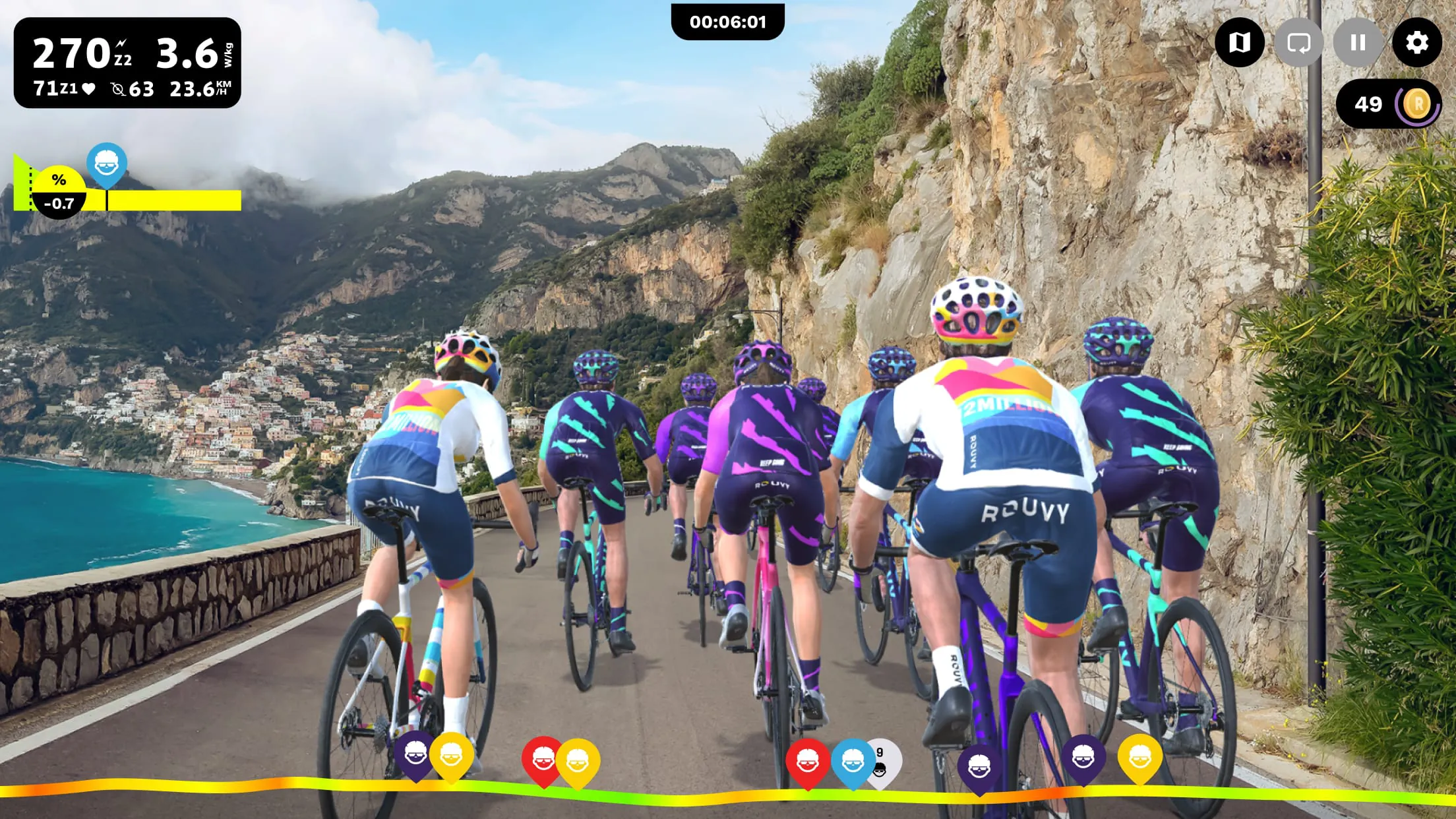Open the route map
Viewport: 1456px width, 819px height.
click(1238, 43)
